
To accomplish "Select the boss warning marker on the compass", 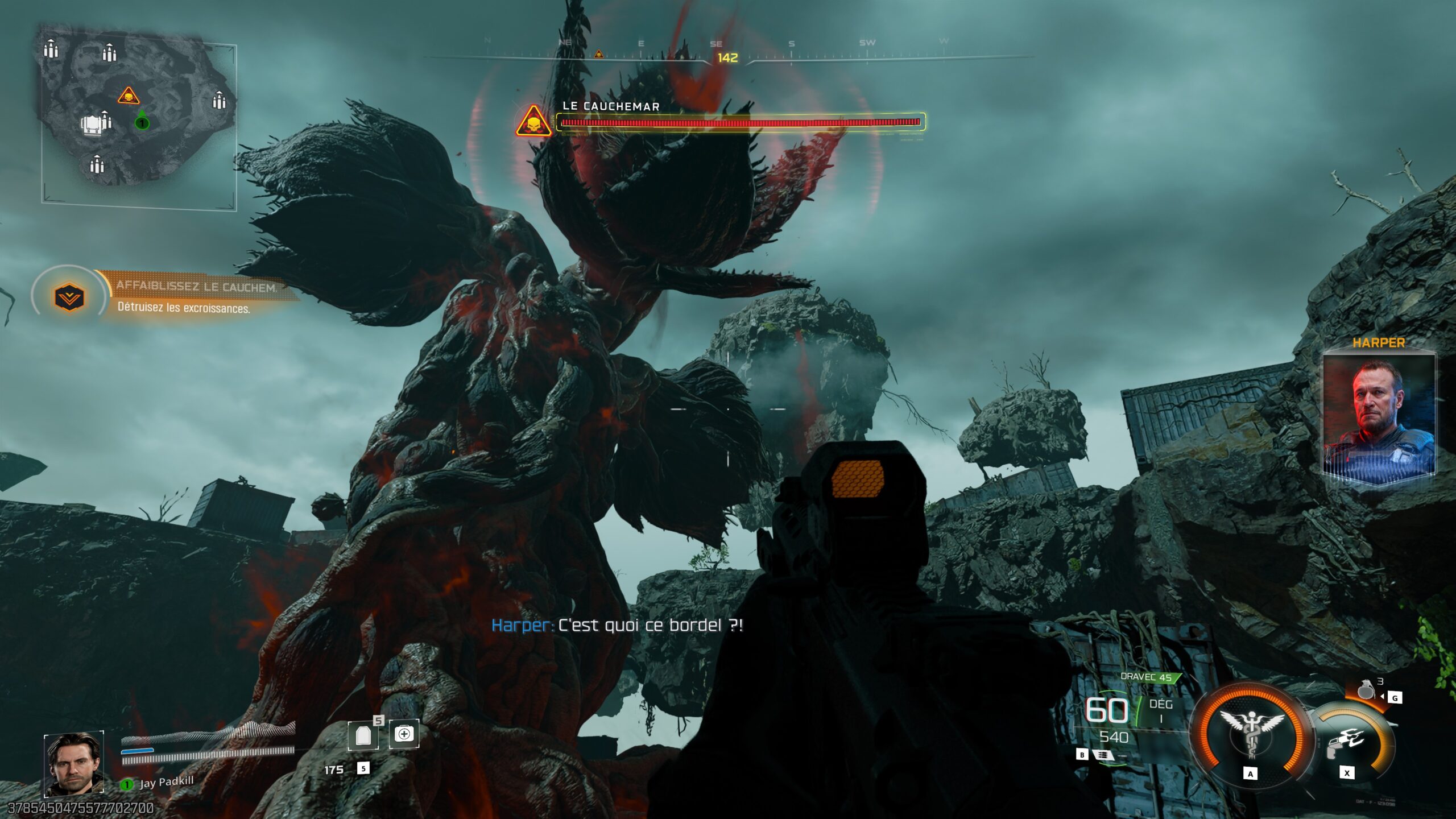I will tap(598, 54).
